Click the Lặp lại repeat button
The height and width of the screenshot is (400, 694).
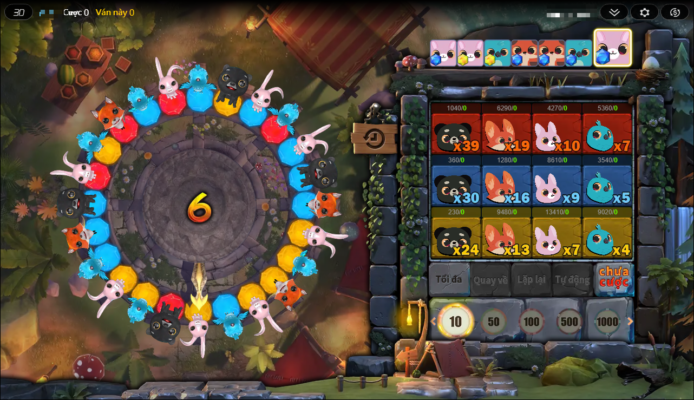530,280
